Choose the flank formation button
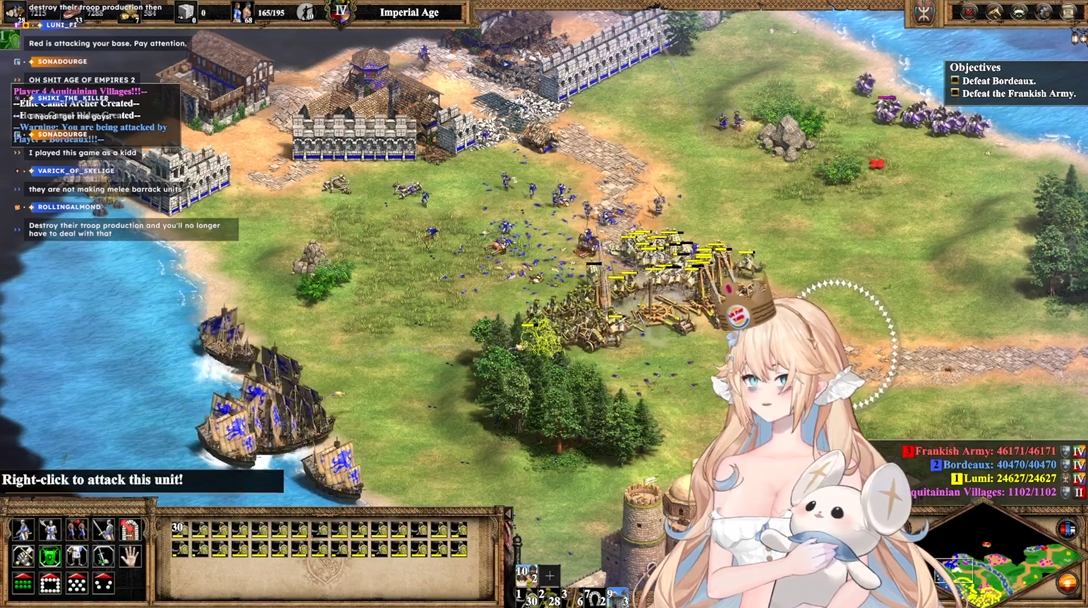This screenshot has height=608, width=1088. 103,584
